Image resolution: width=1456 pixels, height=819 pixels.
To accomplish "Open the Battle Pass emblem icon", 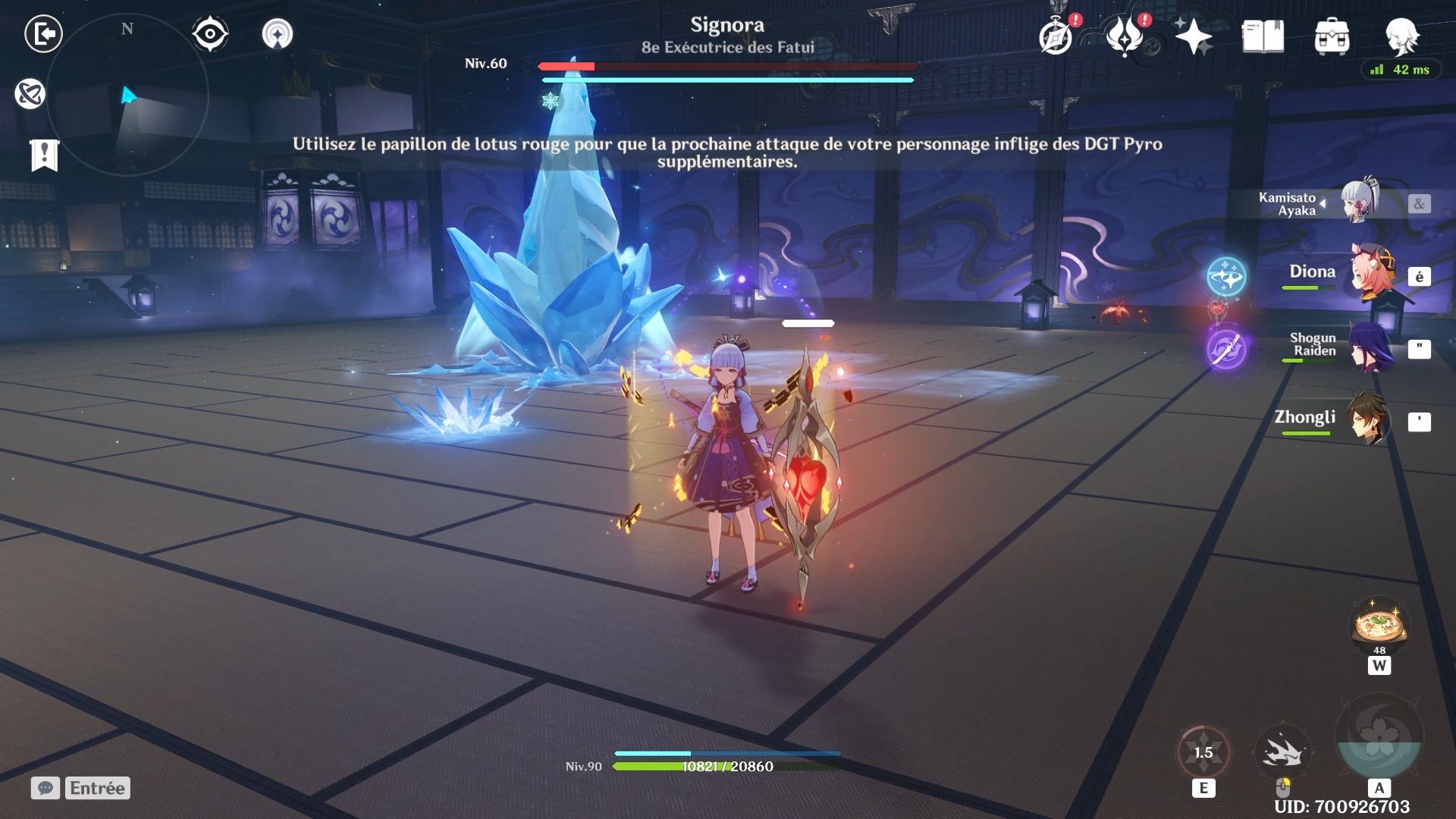I will click(x=1125, y=36).
